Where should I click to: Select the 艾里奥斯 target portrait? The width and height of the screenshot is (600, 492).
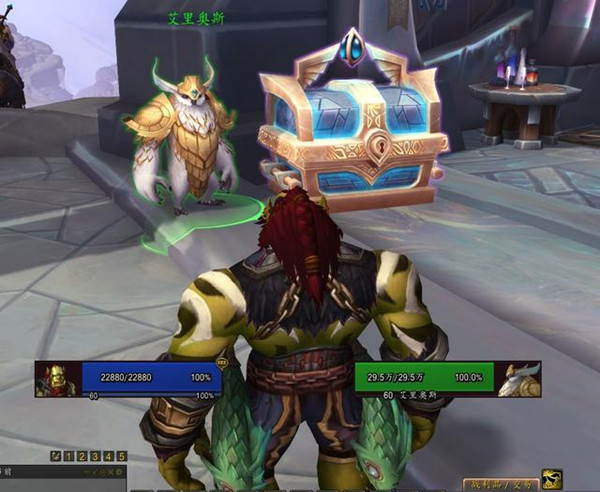pyautogui.click(x=521, y=379)
